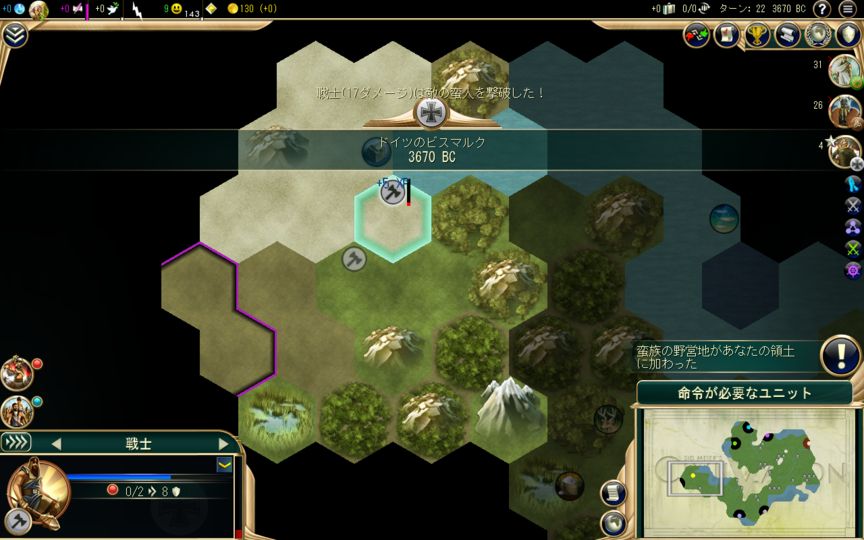This screenshot has height=540, width=864.
Task: Open the Civilopedia help question mark
Action: click(821, 10)
